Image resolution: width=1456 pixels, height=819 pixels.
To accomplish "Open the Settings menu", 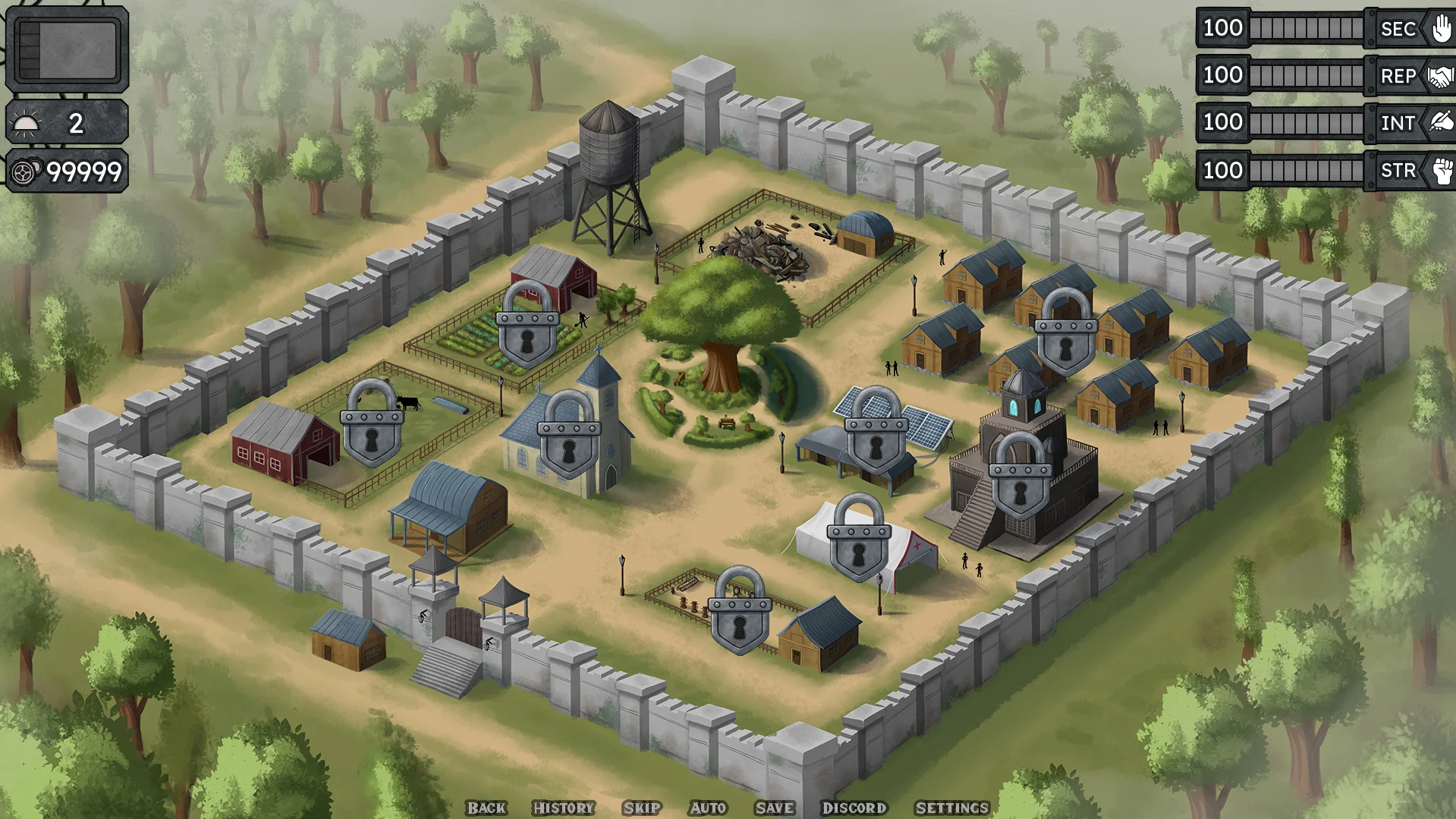I will point(952,808).
